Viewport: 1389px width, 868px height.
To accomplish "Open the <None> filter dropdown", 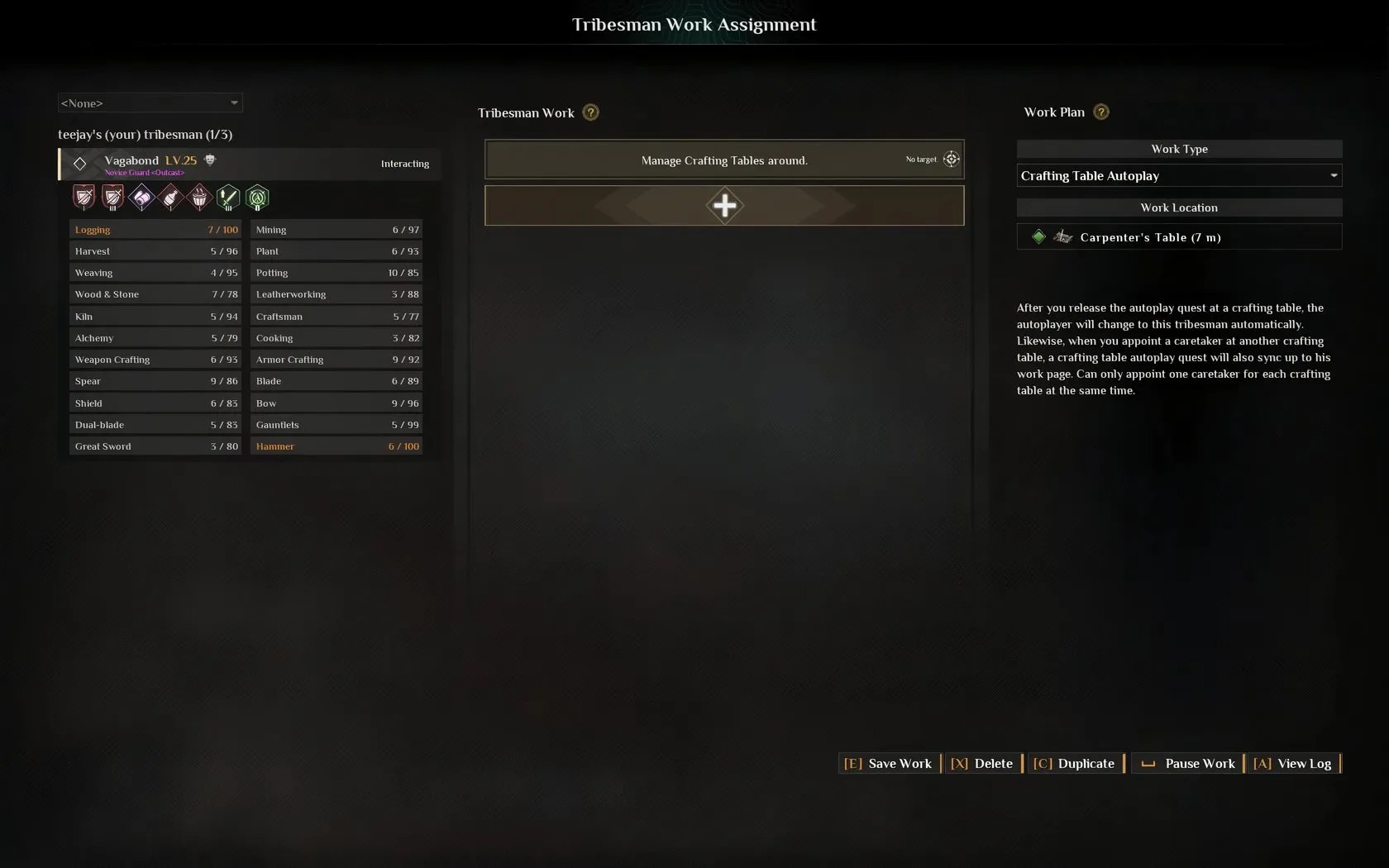I will coord(150,103).
